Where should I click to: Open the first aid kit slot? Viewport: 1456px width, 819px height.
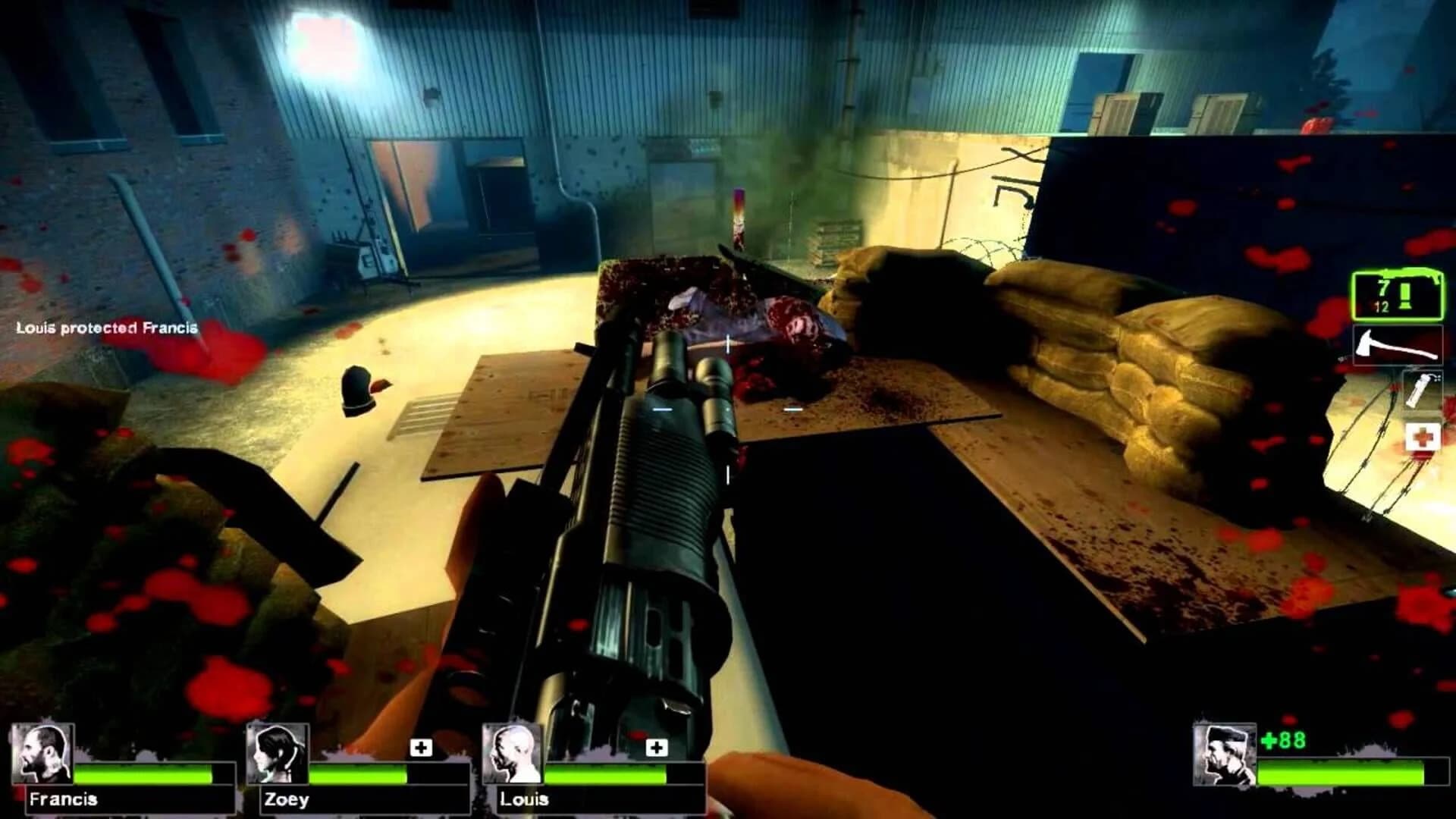tap(1422, 436)
